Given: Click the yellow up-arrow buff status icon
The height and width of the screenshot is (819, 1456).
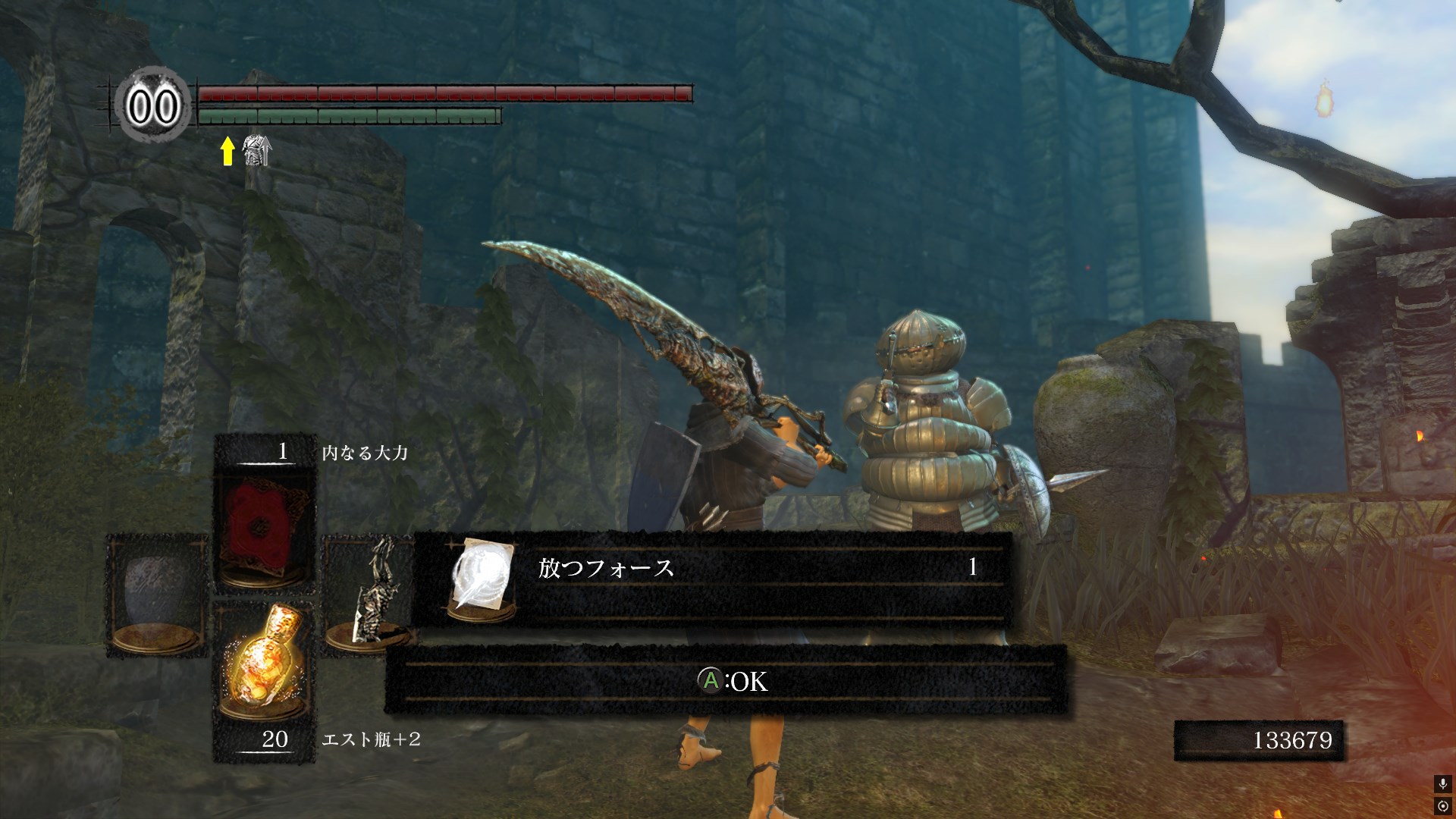Looking at the screenshot, I should point(227,151).
